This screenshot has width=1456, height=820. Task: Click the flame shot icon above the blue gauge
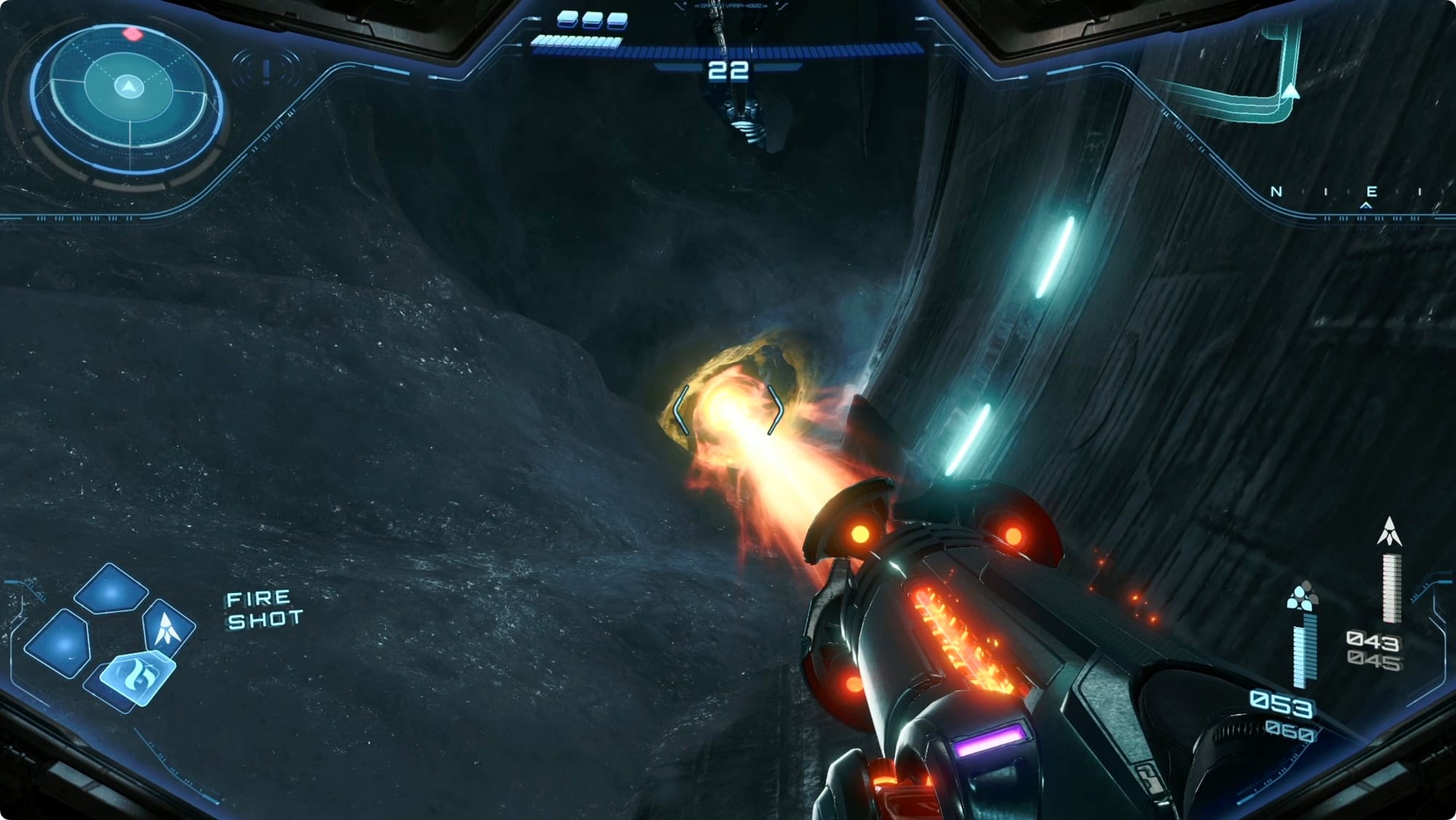[x=1302, y=596]
